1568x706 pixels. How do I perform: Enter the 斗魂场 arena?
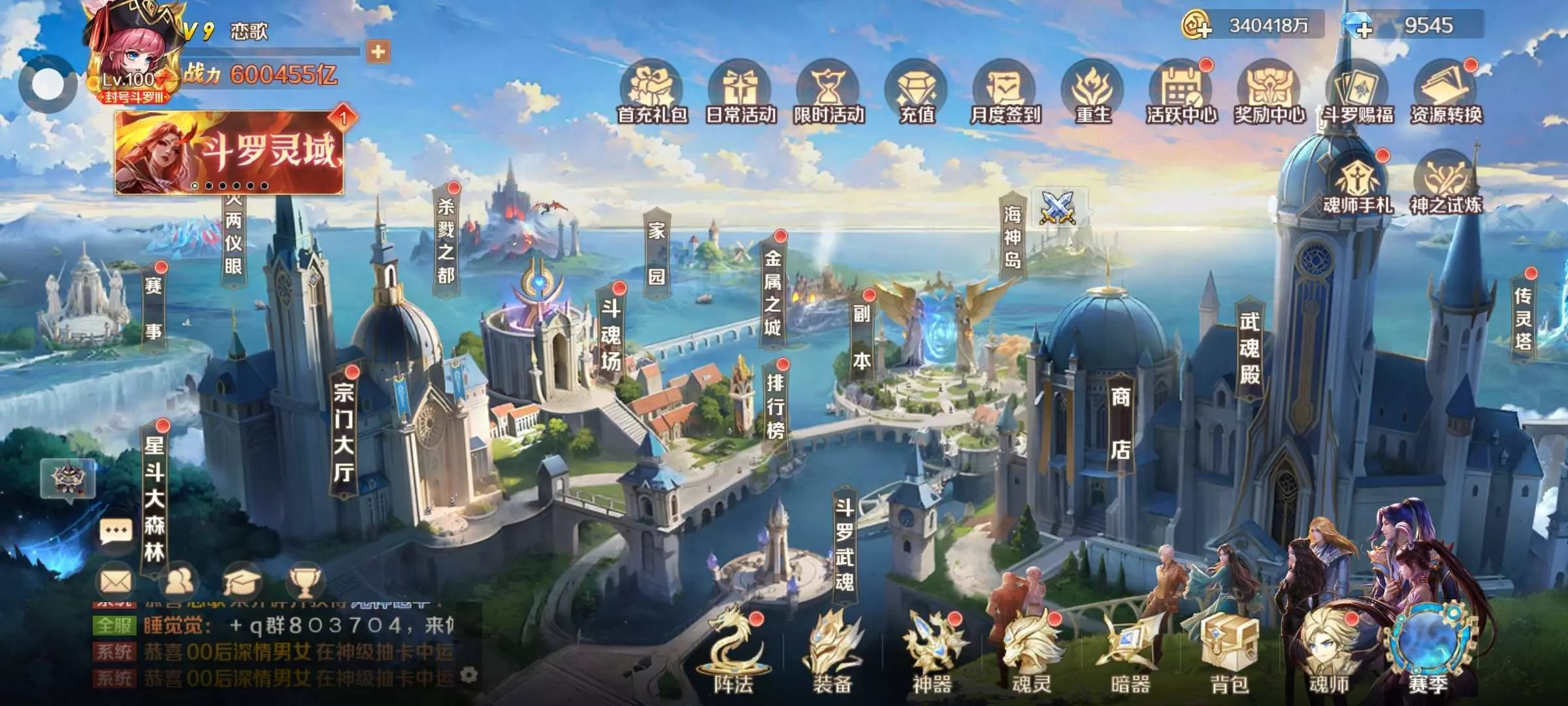pyautogui.click(x=612, y=335)
